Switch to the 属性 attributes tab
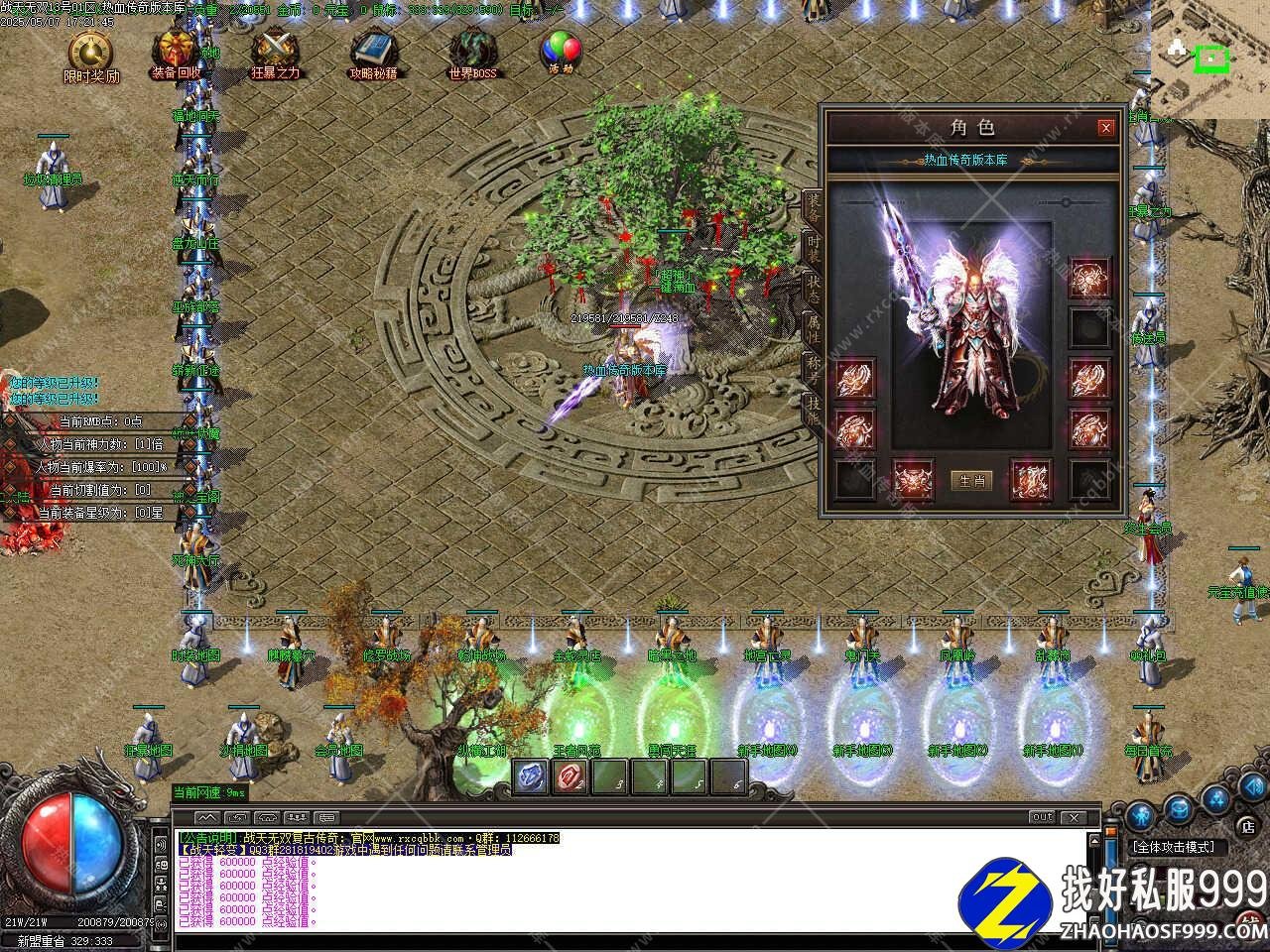The image size is (1270, 952). tap(813, 326)
